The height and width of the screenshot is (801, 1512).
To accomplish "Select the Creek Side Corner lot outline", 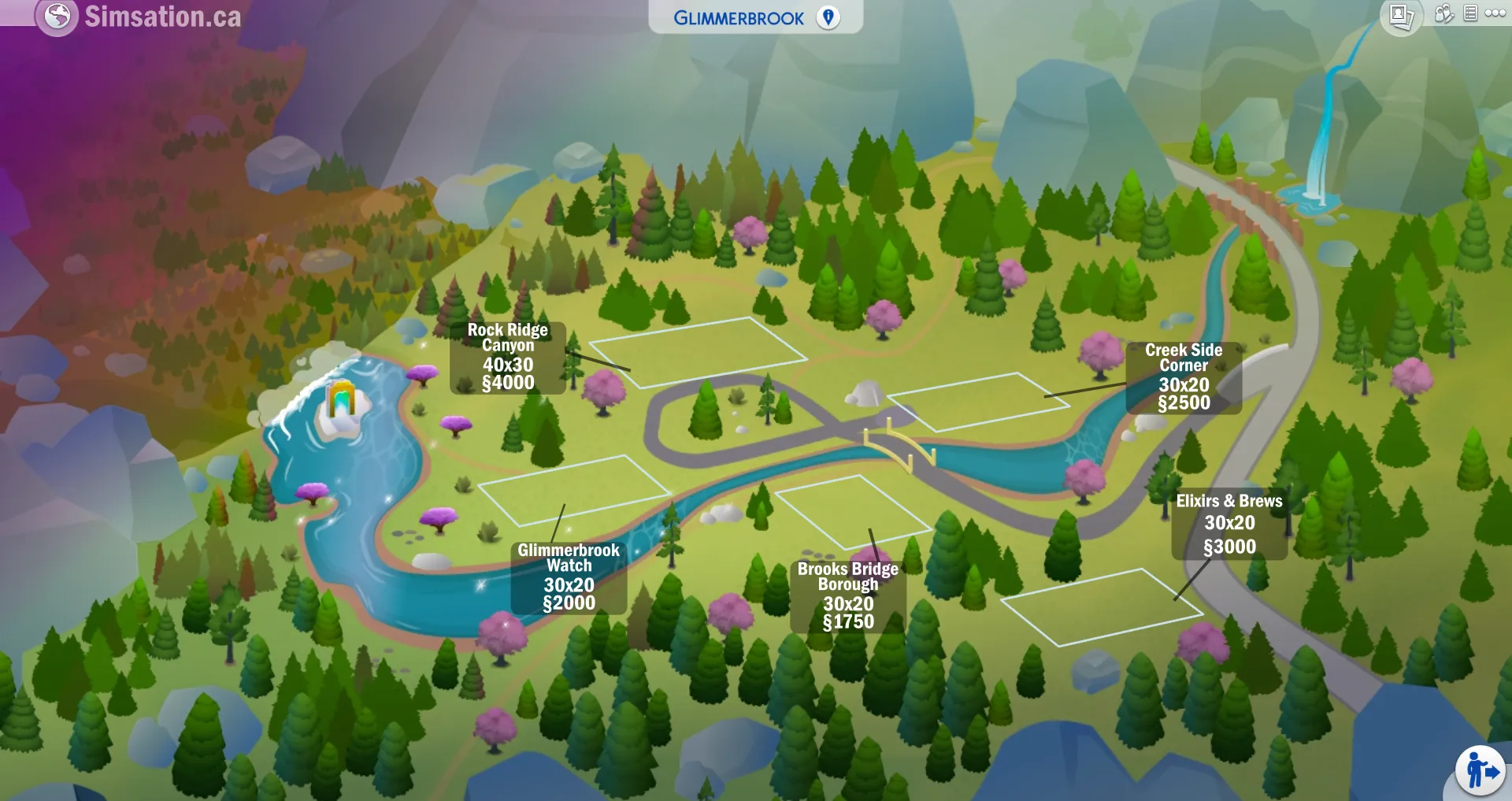I will click(x=979, y=402).
